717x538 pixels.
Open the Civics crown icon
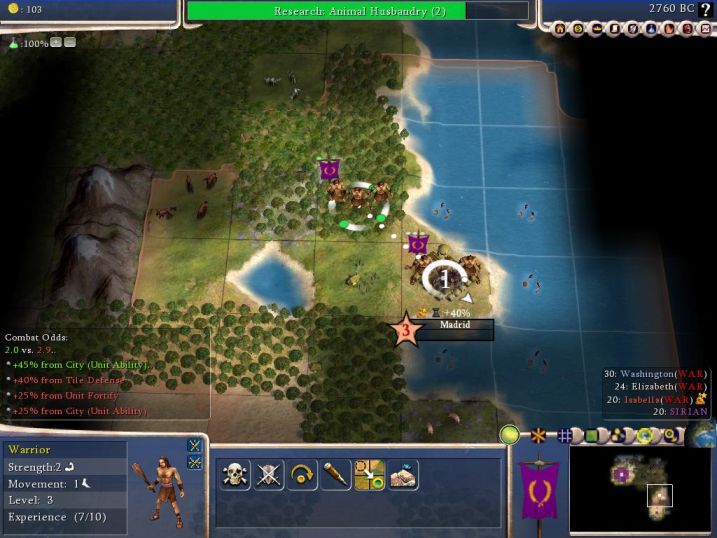598,30
